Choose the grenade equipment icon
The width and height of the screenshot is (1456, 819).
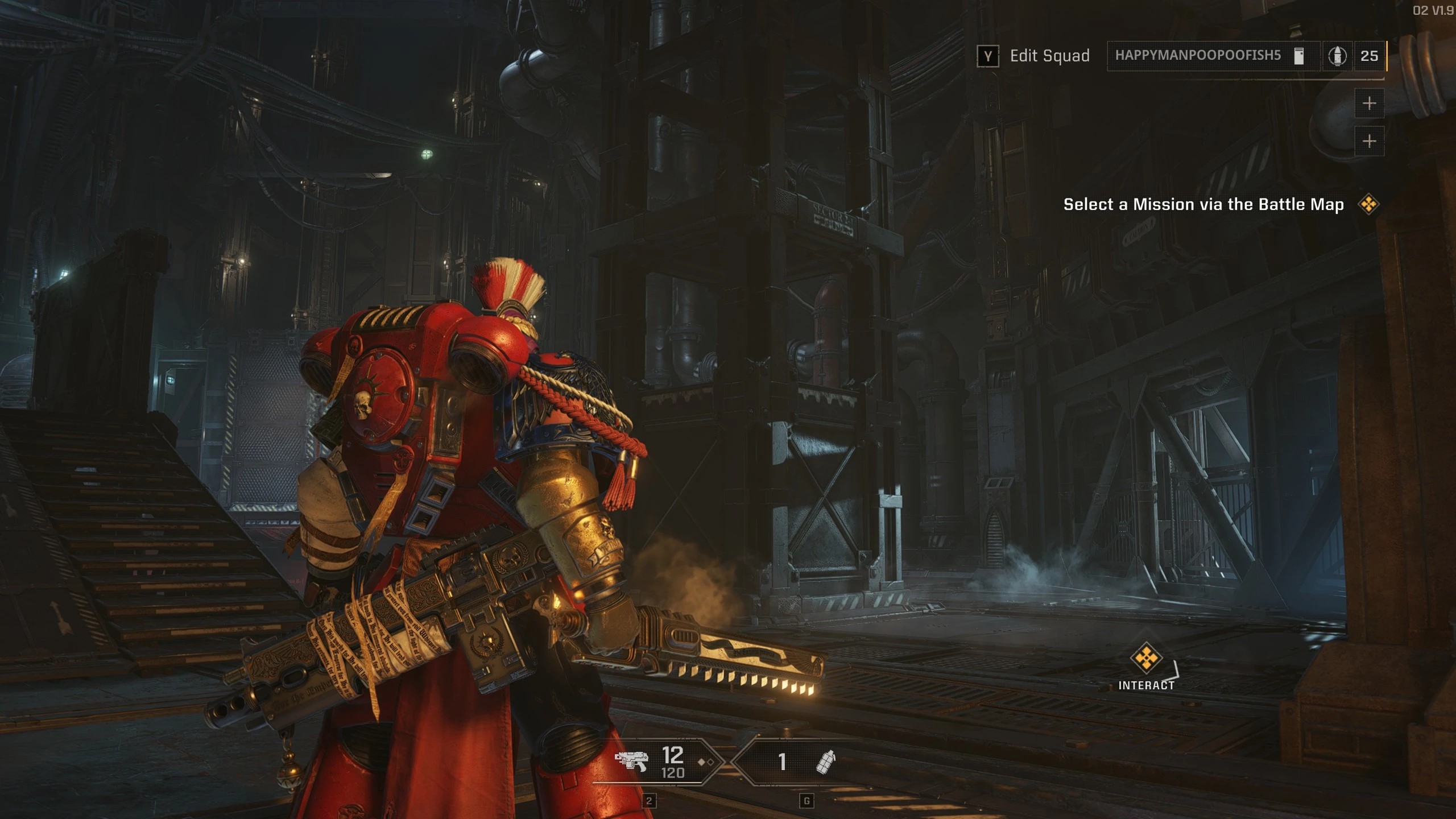[825, 762]
